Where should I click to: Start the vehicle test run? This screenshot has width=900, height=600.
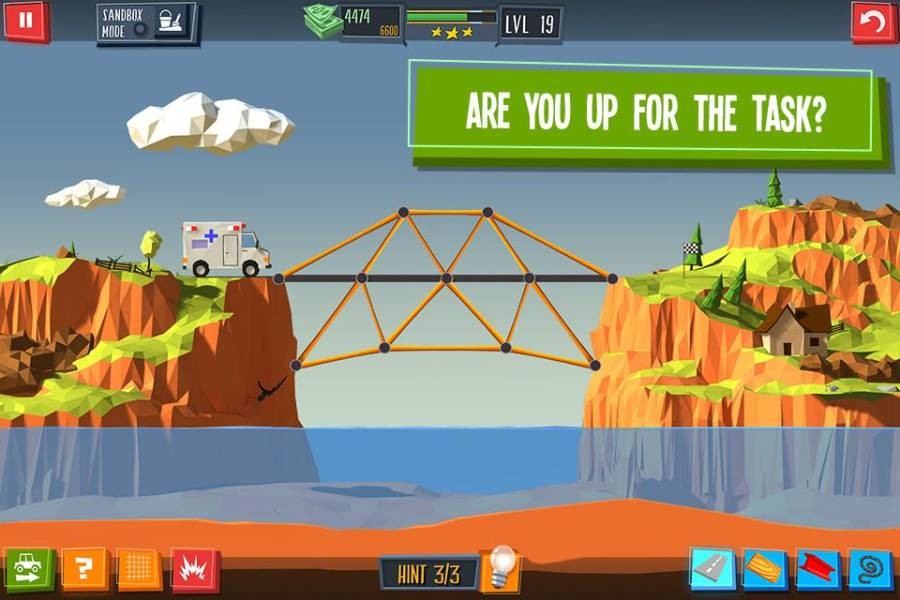28,569
